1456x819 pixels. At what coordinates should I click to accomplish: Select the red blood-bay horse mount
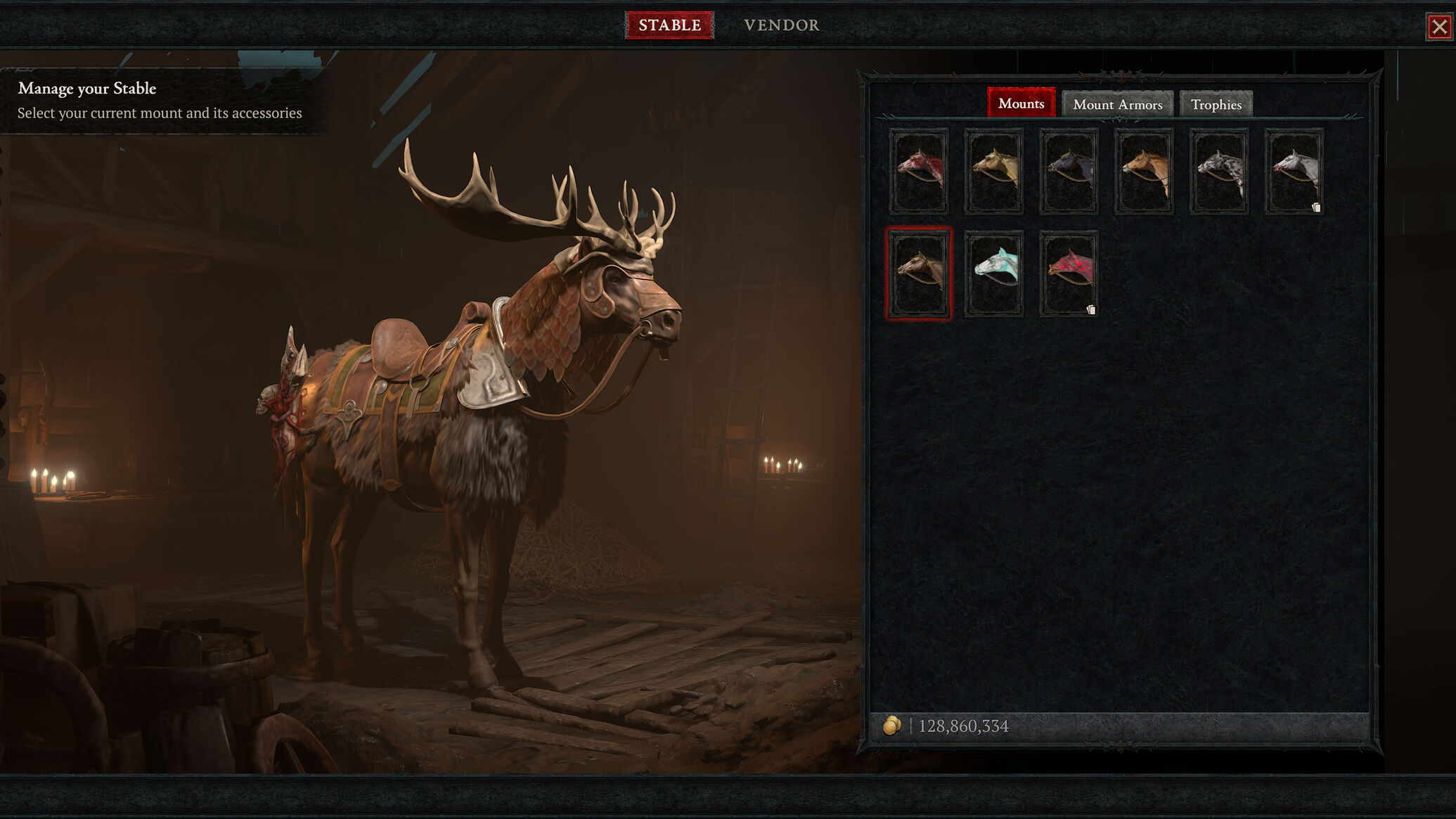[x=919, y=172]
